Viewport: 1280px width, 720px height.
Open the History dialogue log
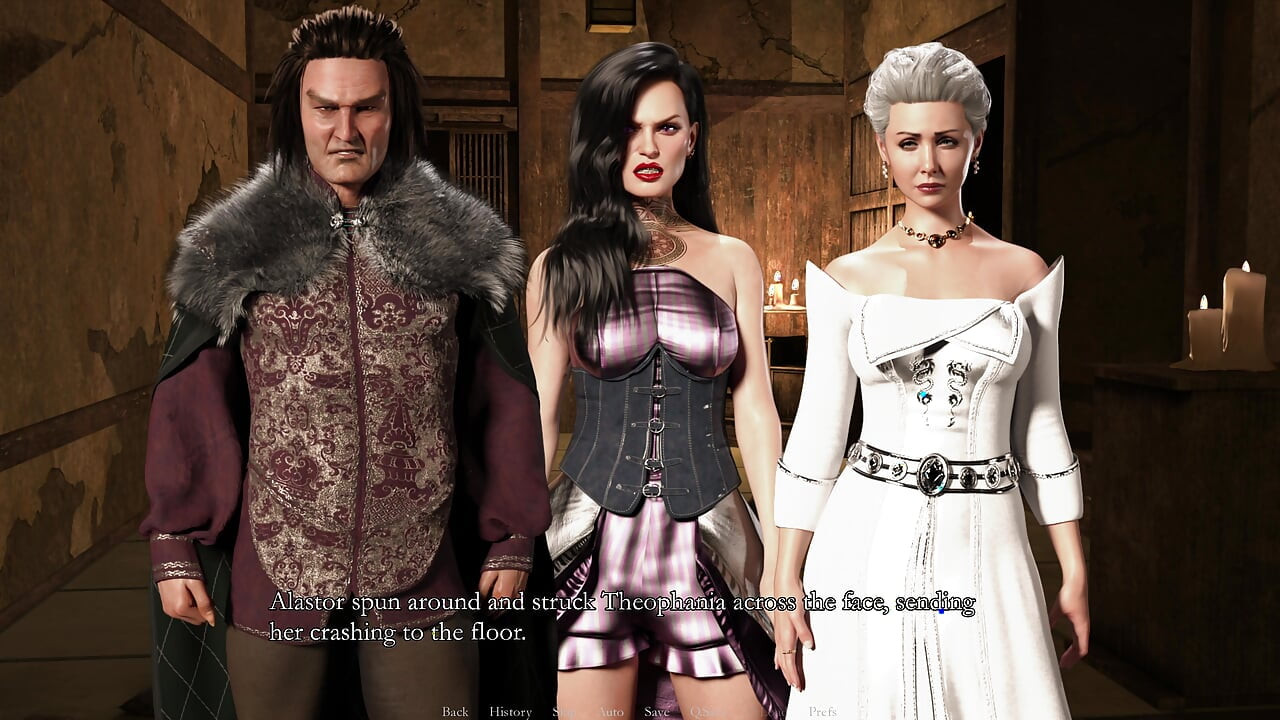tap(511, 711)
